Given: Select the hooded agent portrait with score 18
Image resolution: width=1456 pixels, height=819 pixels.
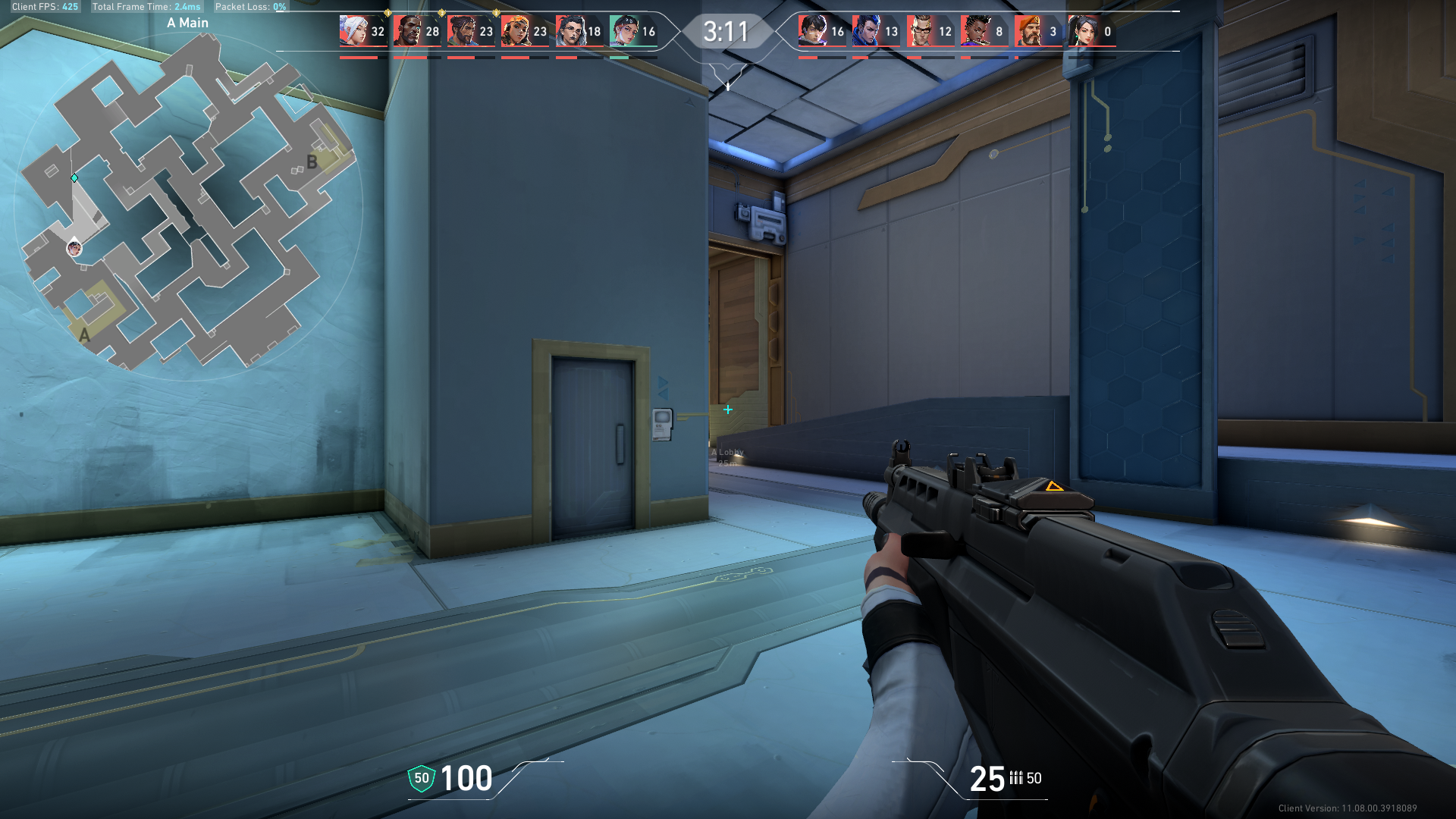Looking at the screenshot, I should pos(570,31).
